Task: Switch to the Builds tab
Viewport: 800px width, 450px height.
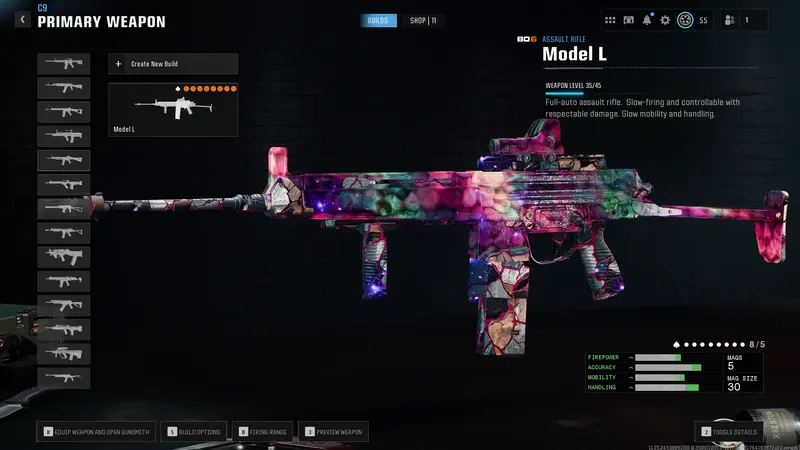Action: pyautogui.click(x=378, y=20)
